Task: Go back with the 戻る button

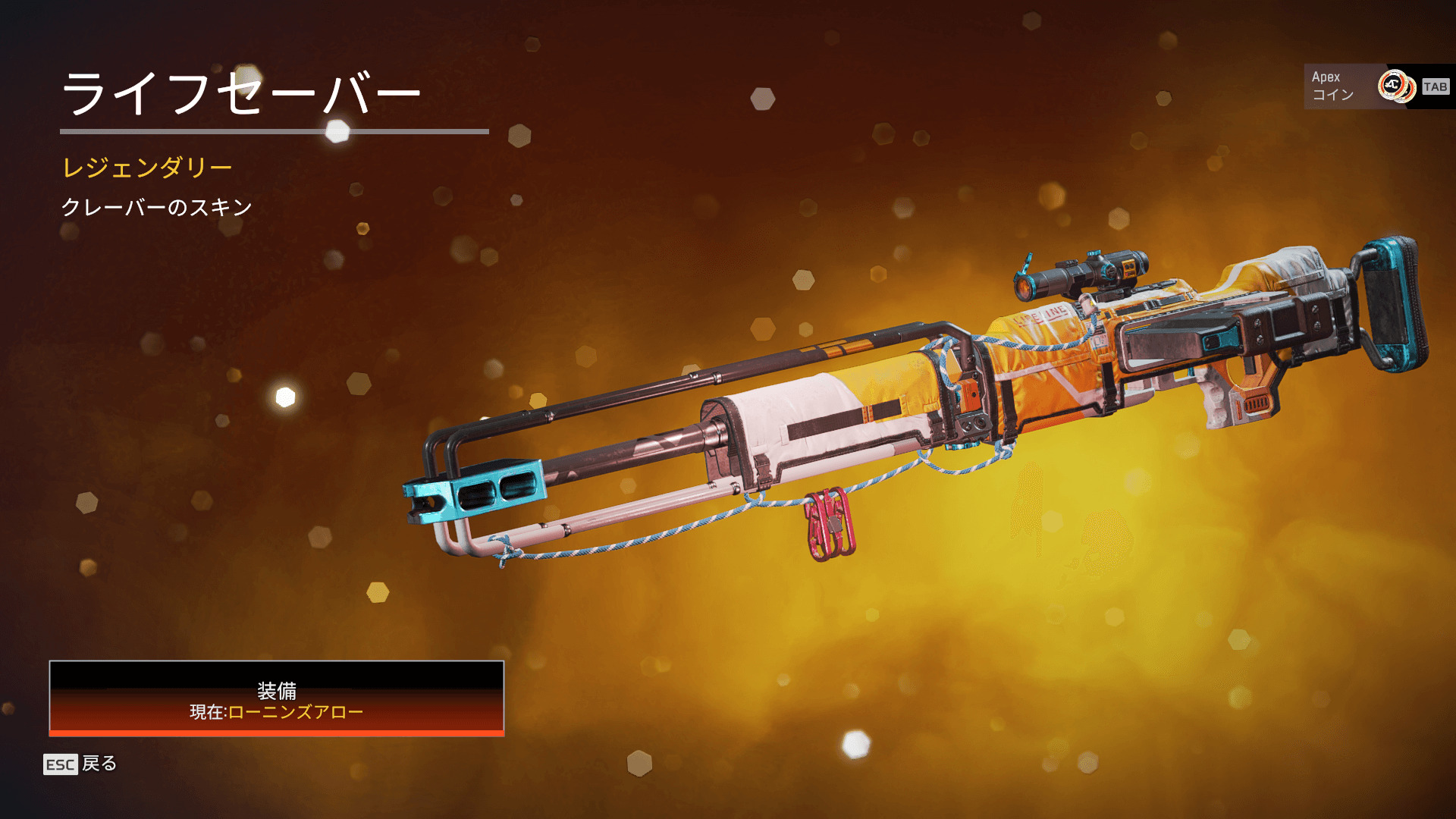Action: (81, 764)
